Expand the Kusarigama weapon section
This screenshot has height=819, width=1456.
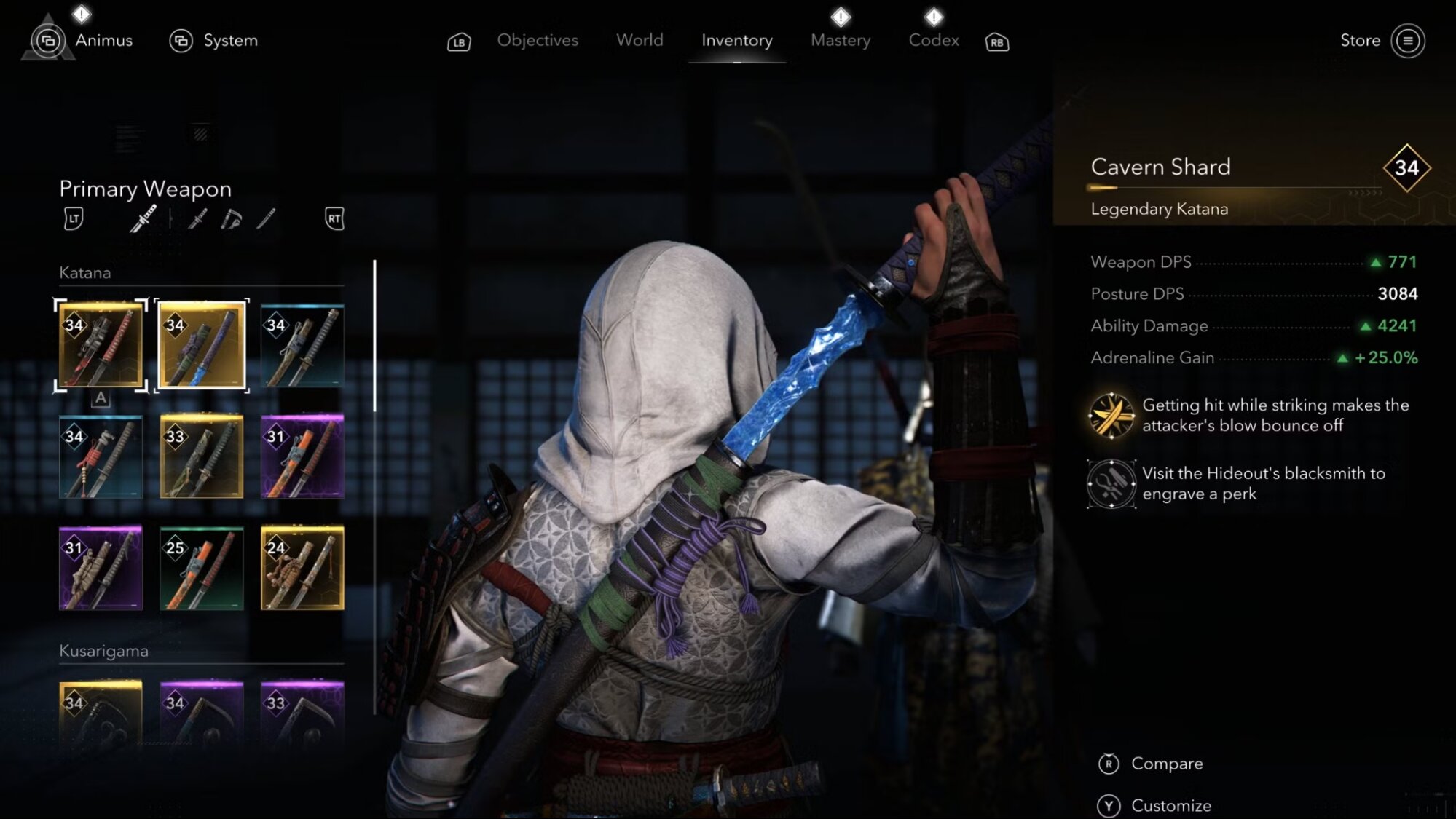click(x=104, y=652)
